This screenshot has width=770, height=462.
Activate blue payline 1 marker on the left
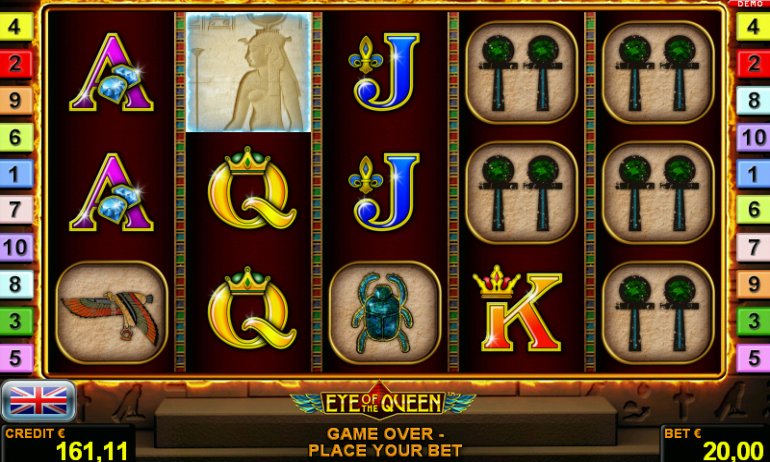pos(16,174)
